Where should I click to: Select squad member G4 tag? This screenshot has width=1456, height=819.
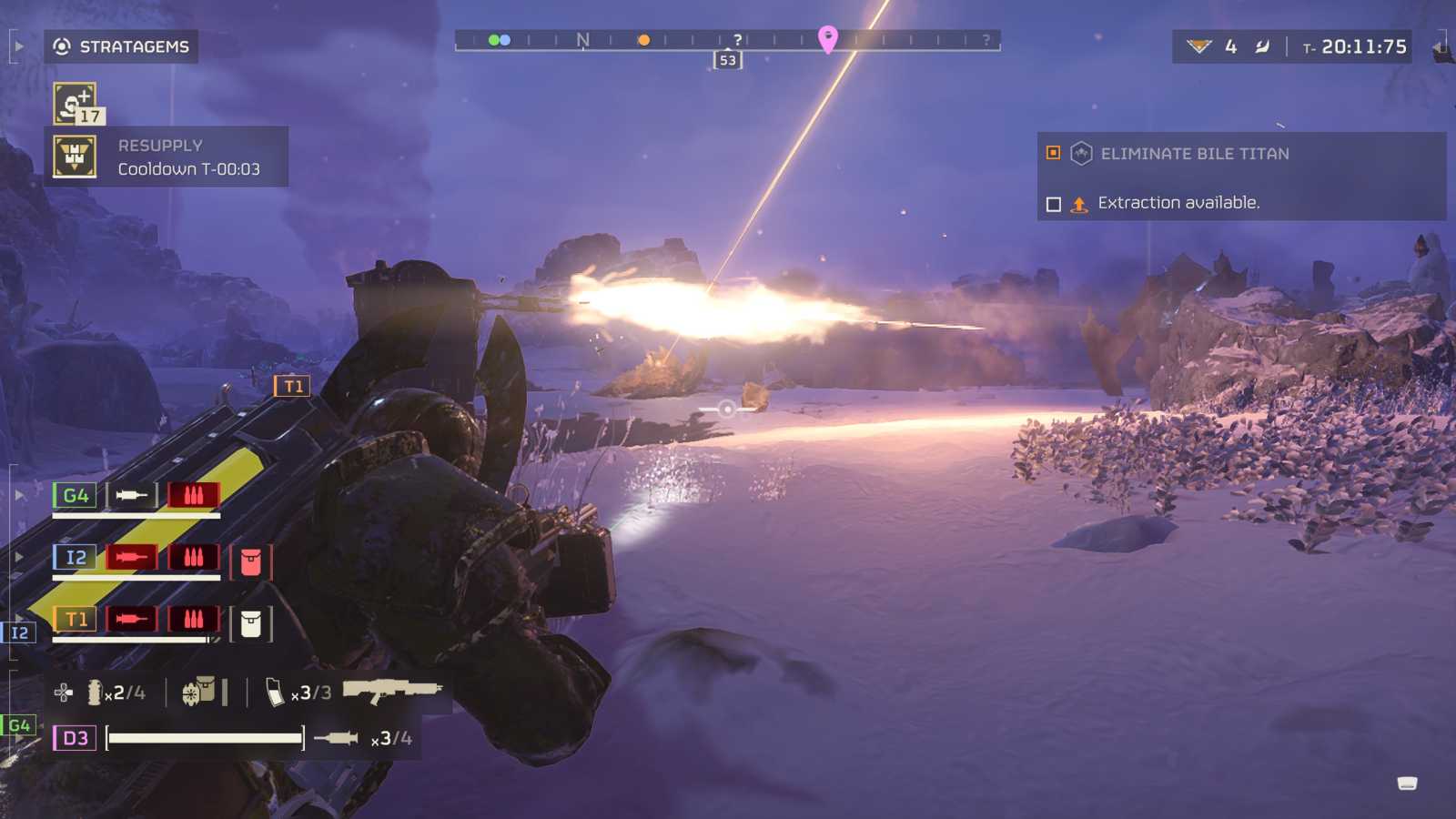pos(75,496)
